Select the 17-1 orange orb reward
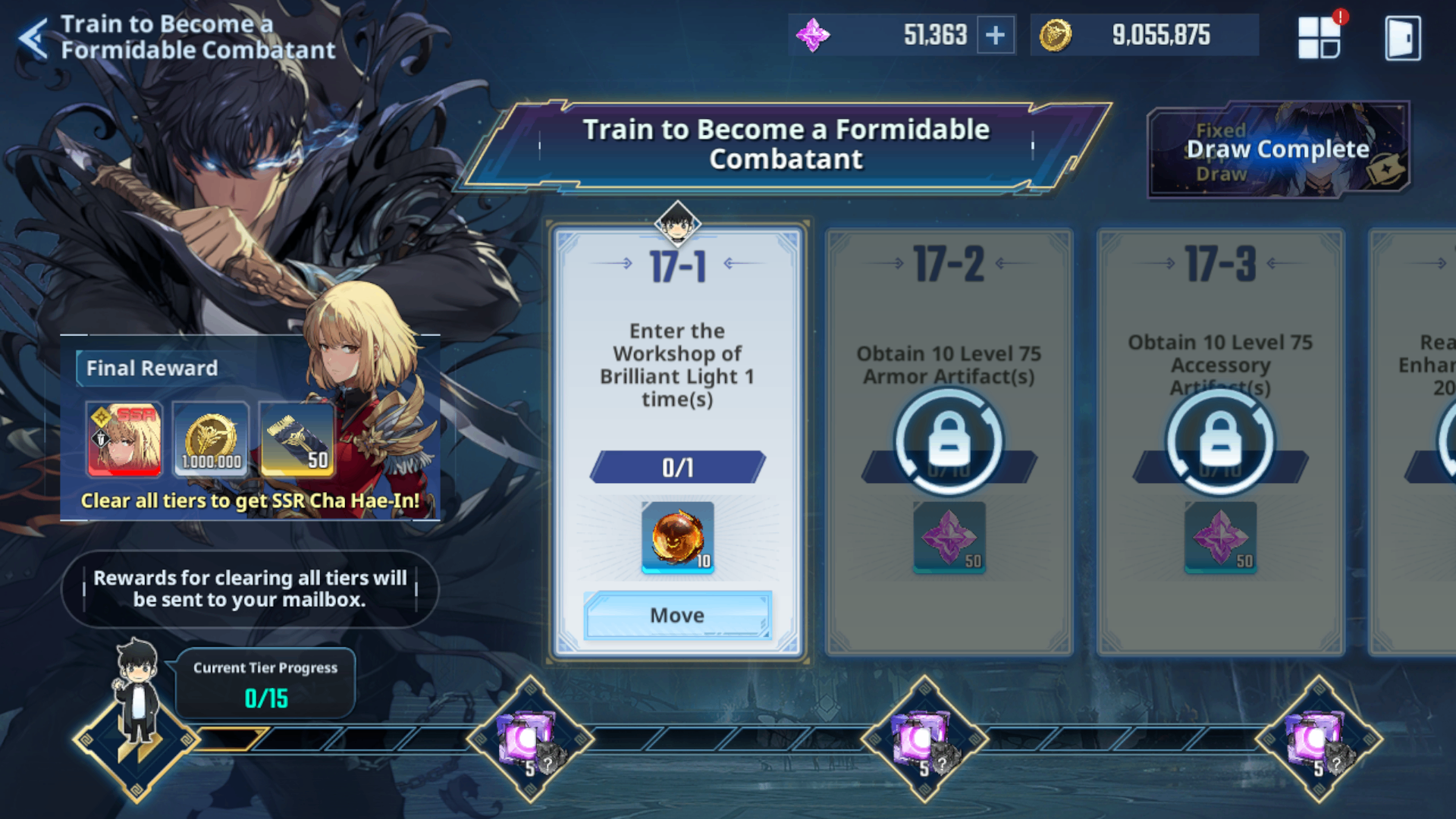This screenshot has height=819, width=1456. (x=677, y=537)
